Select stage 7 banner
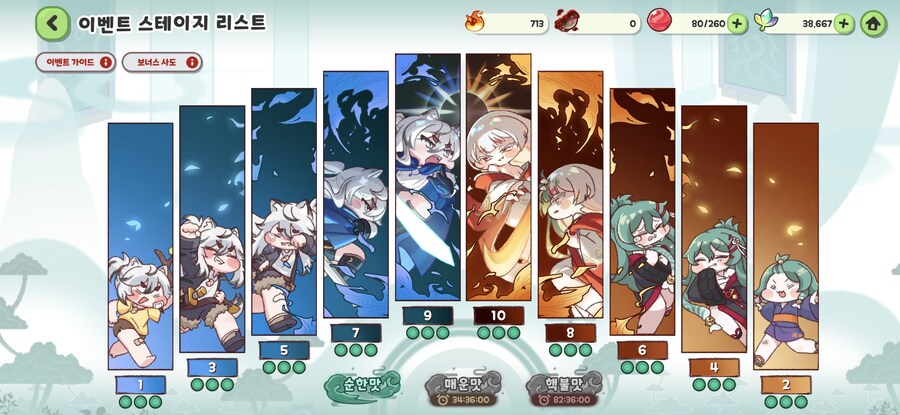The height and width of the screenshot is (415, 900). [x=356, y=195]
